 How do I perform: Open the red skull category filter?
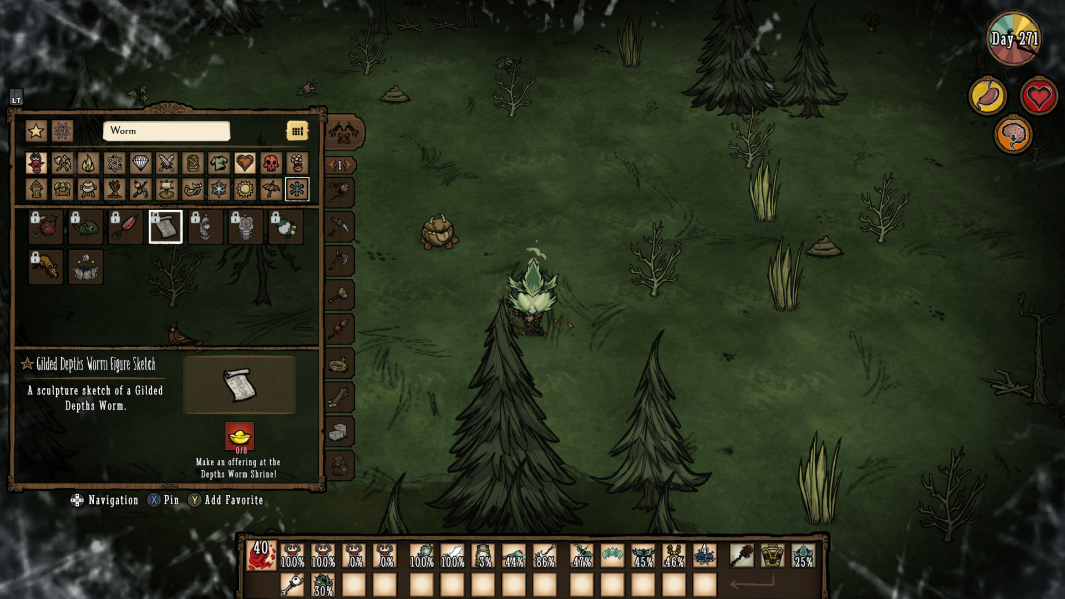(x=271, y=163)
